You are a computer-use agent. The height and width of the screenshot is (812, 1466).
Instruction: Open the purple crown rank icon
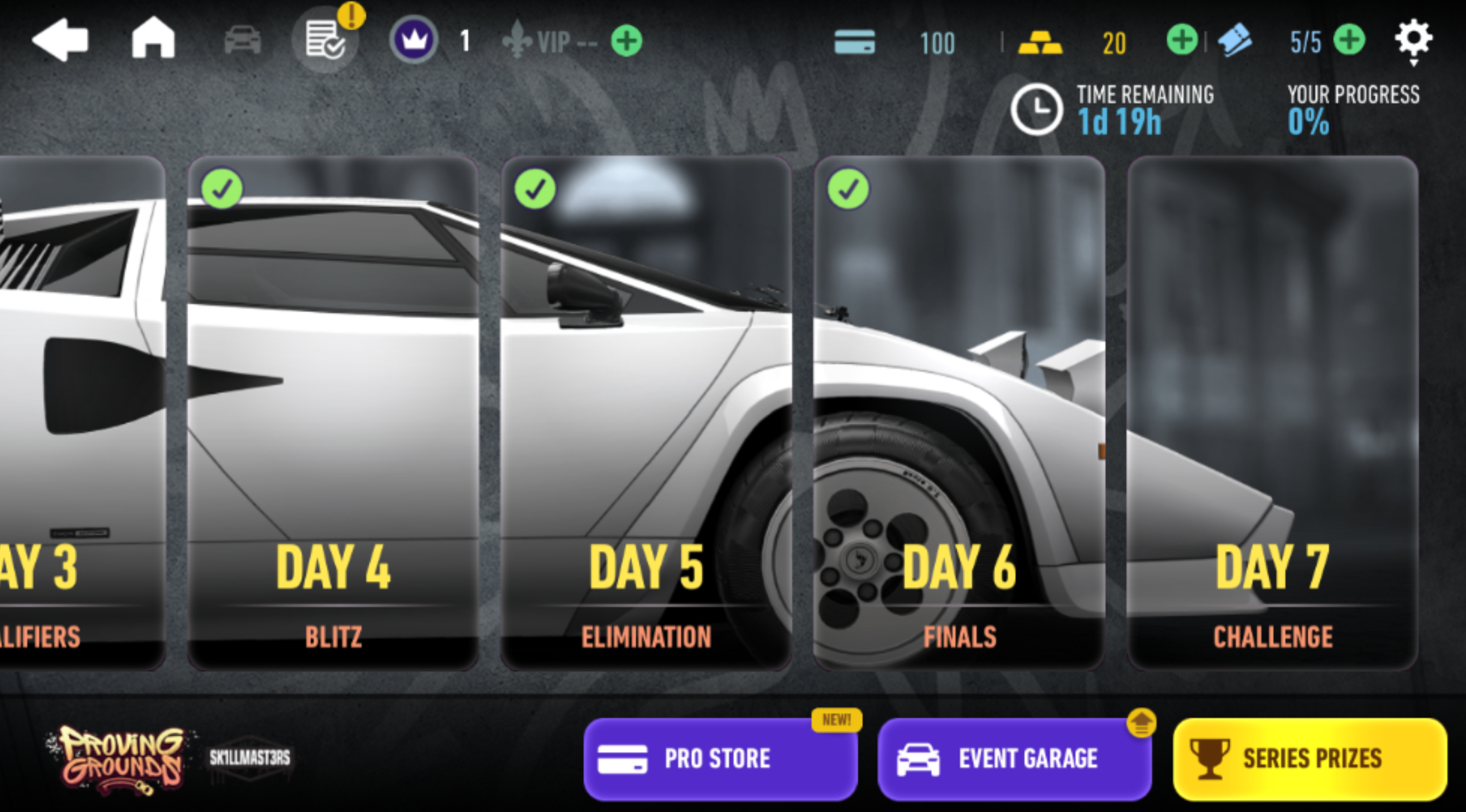413,40
